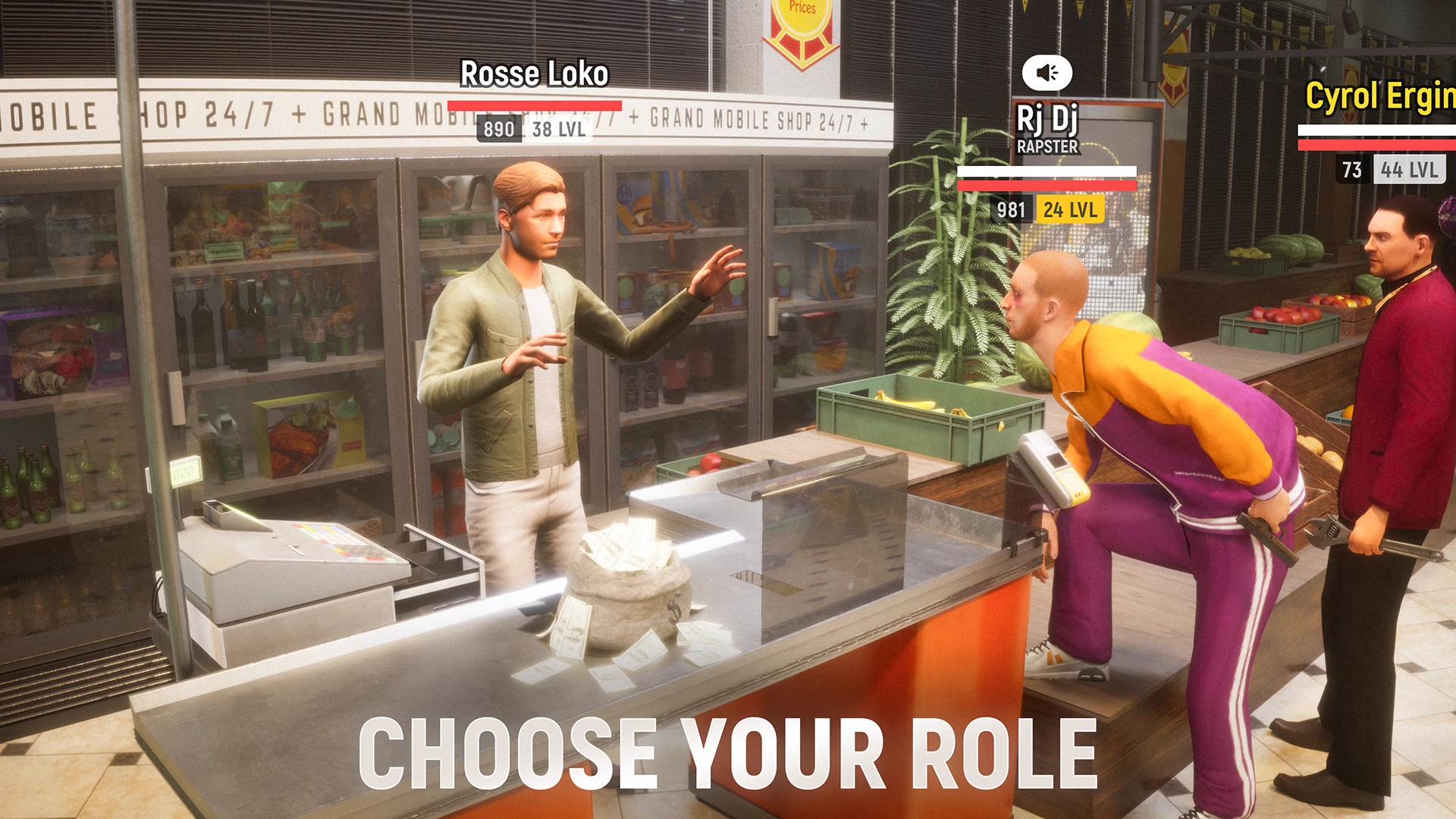Select the Cyrol Ergin player nameplate

click(x=1380, y=97)
